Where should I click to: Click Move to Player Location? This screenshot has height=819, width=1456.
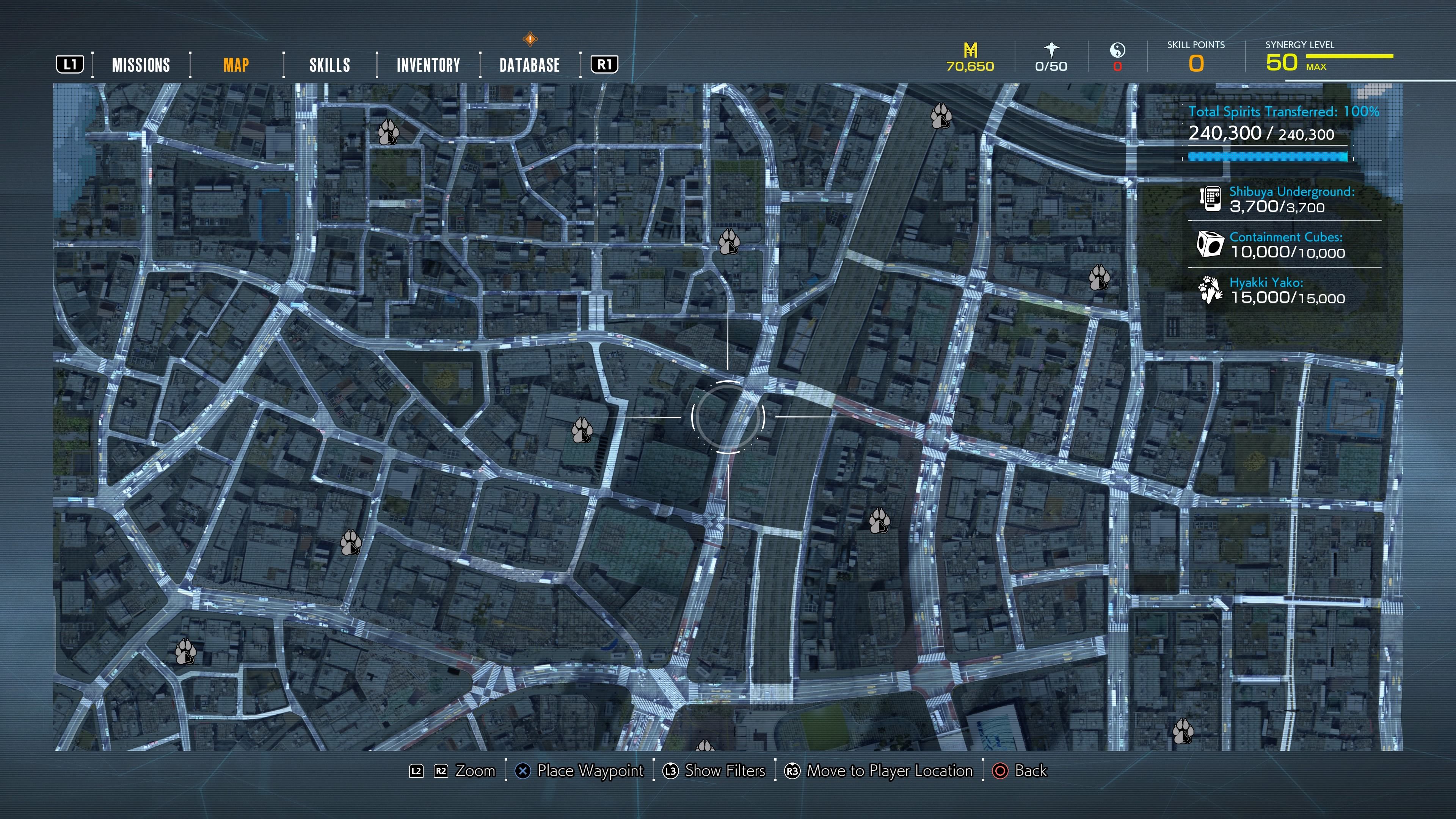click(x=889, y=770)
